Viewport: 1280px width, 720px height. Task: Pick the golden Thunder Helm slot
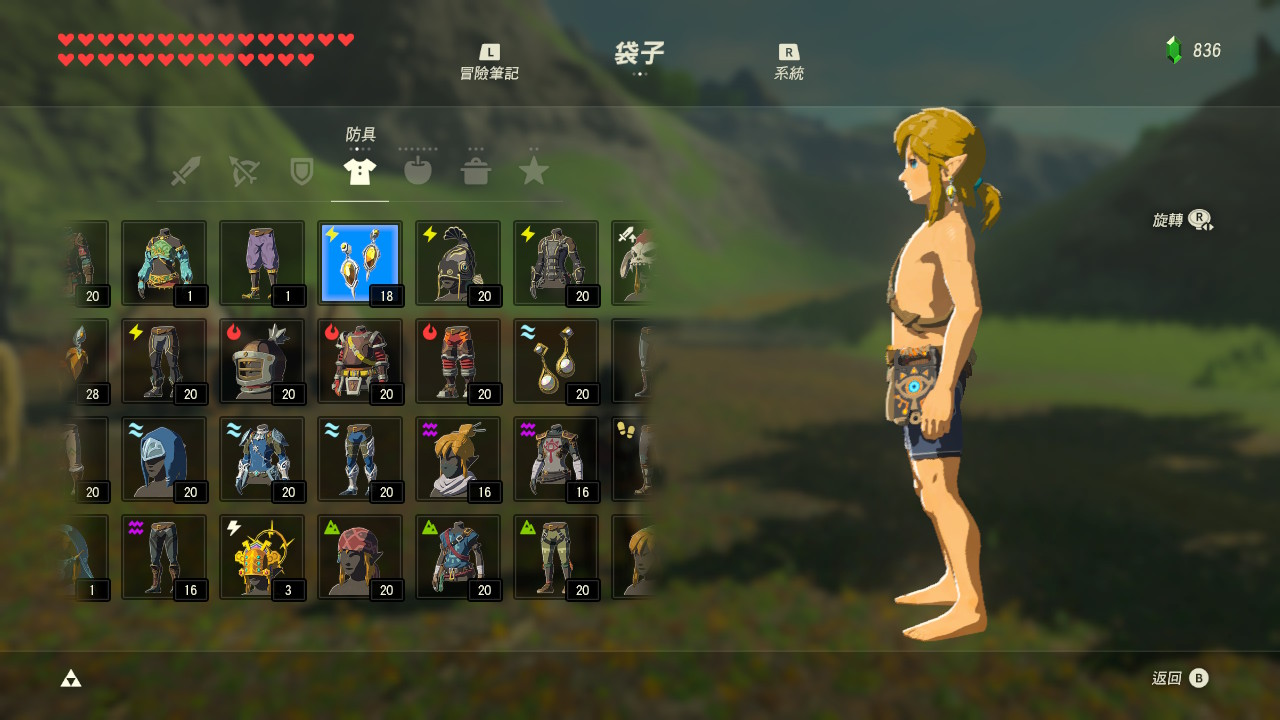[x=262, y=557]
